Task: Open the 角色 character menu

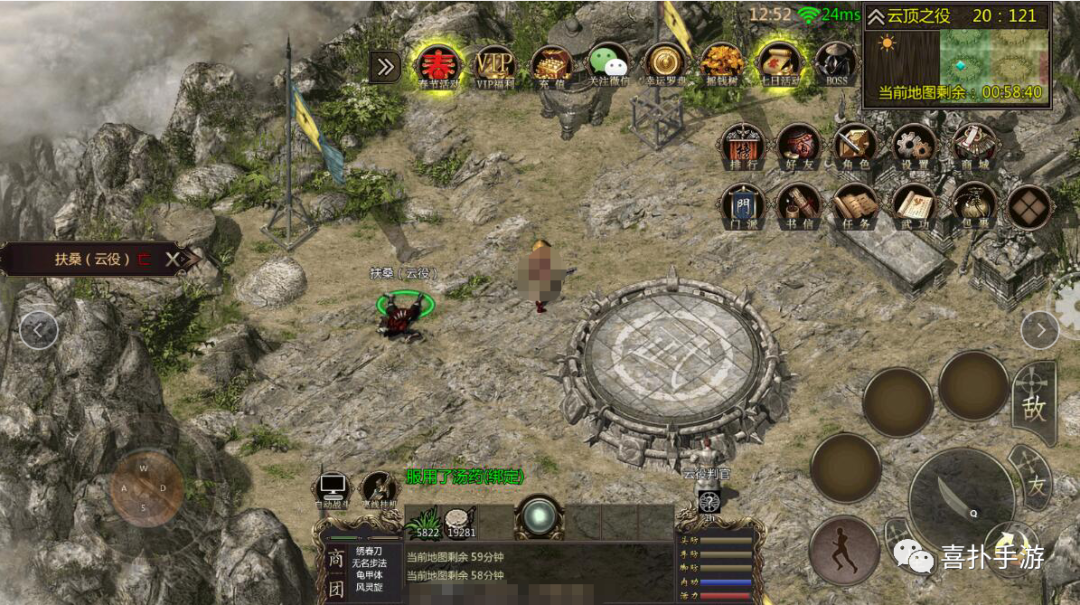Action: tap(856, 146)
